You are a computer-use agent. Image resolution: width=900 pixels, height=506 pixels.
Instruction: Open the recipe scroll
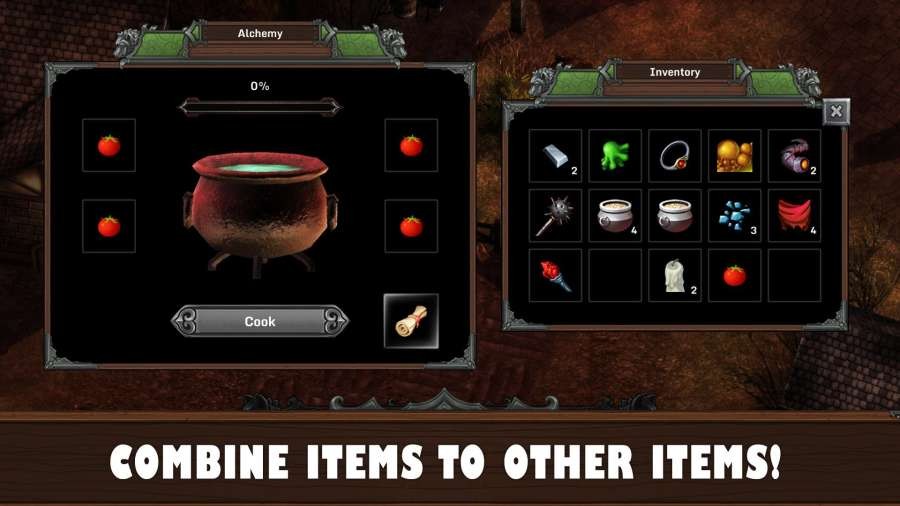[x=411, y=321]
